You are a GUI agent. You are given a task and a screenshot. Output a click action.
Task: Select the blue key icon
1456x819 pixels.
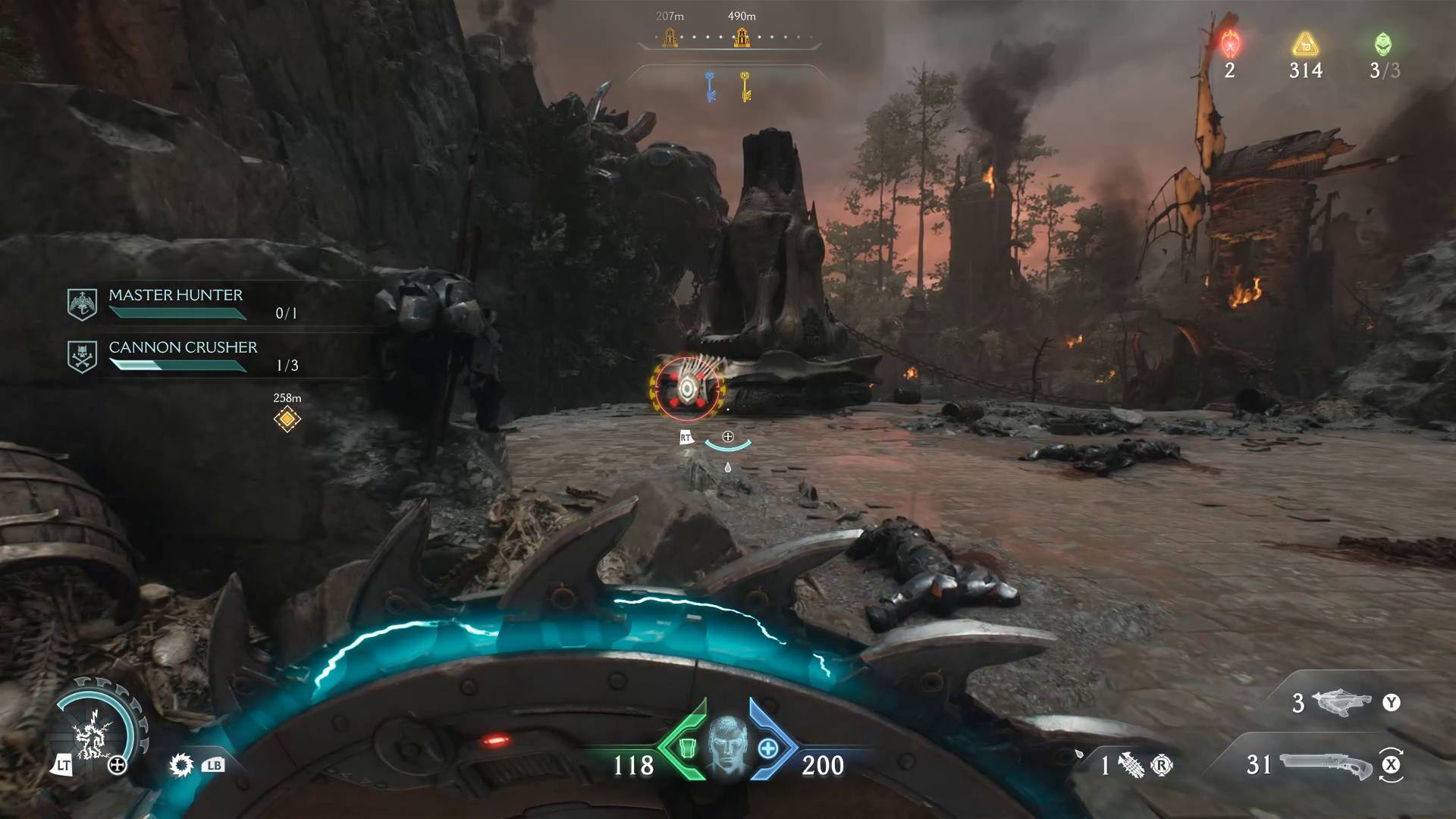coord(711,86)
